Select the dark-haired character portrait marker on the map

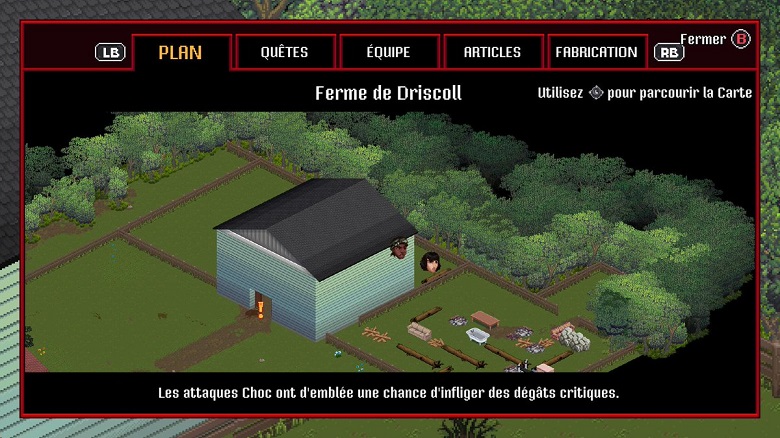coord(431,262)
